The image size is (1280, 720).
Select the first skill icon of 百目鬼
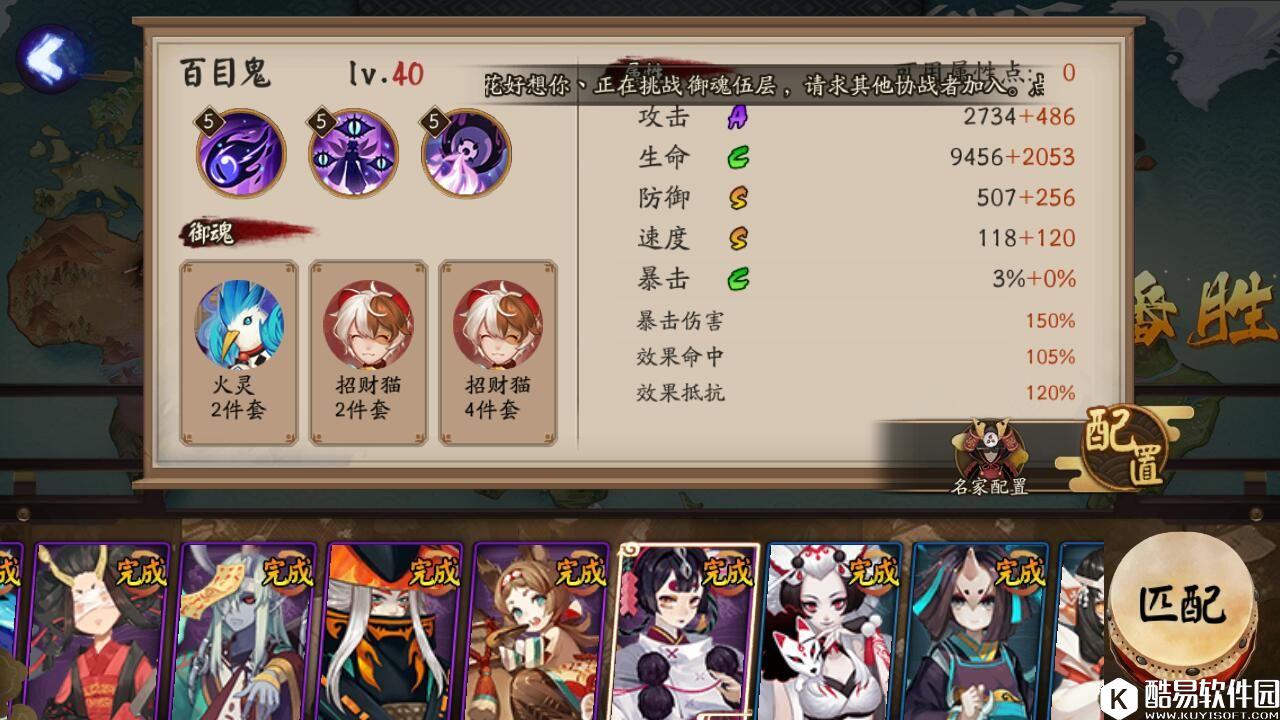[240, 152]
